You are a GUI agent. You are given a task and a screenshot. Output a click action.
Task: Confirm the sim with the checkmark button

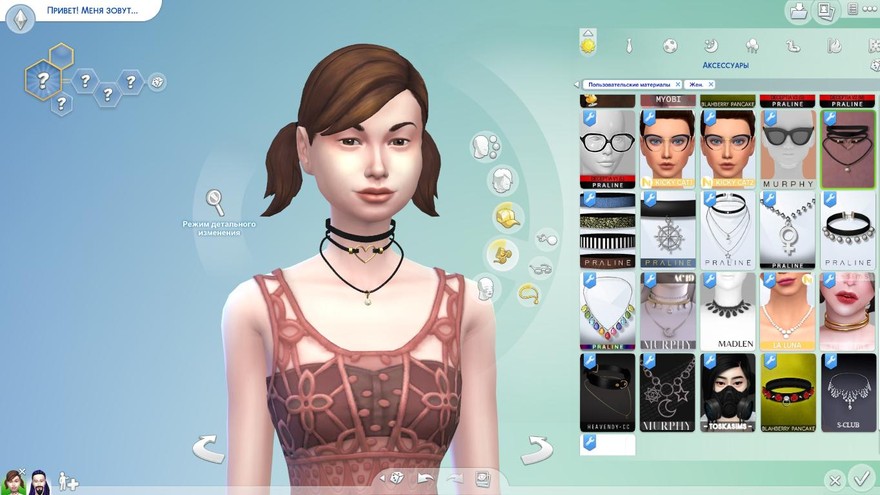[x=859, y=478]
